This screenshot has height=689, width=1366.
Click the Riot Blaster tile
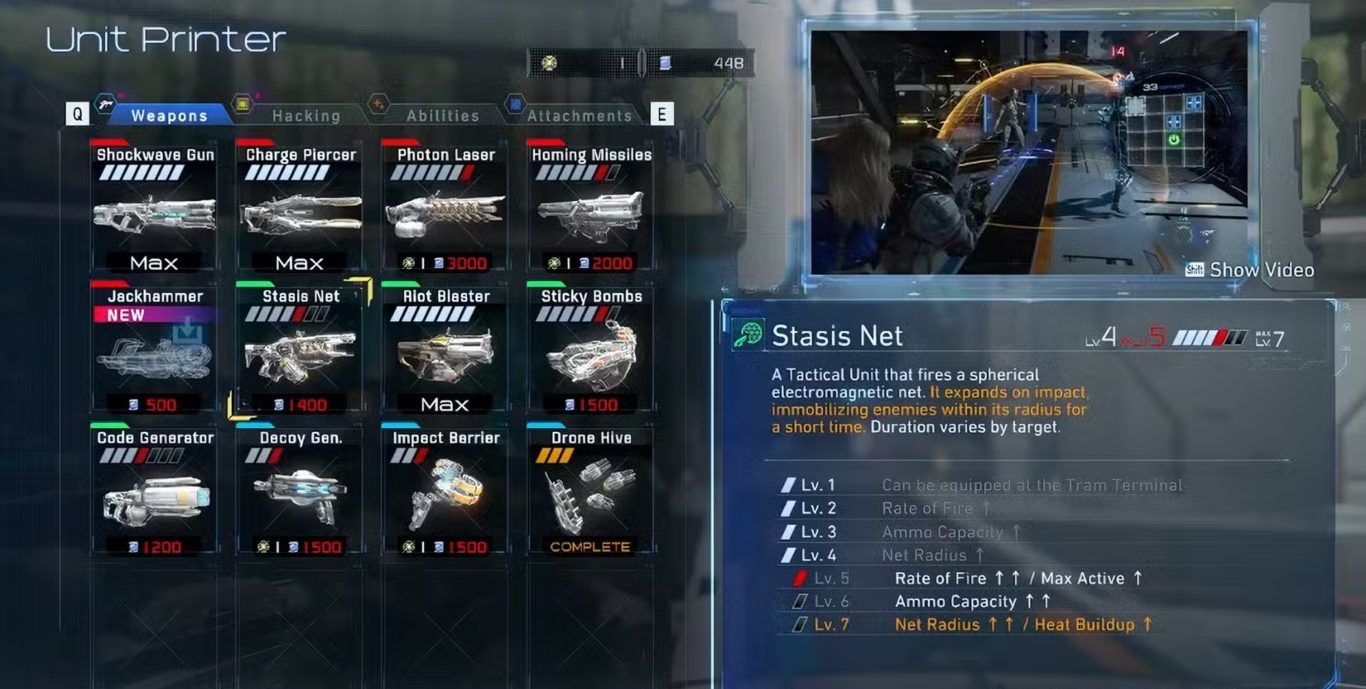pyautogui.click(x=445, y=350)
